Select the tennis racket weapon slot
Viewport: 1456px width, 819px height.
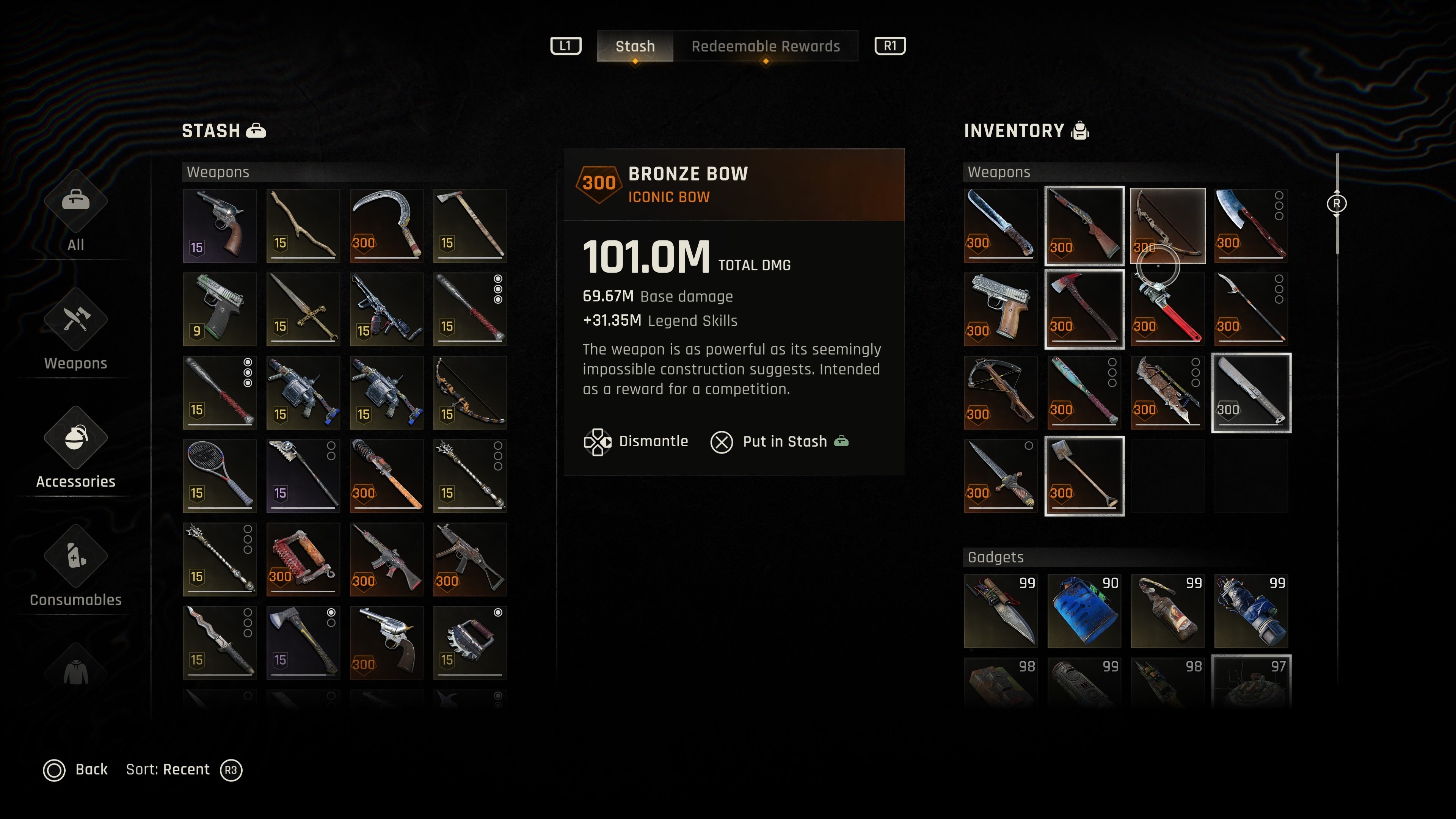219,476
